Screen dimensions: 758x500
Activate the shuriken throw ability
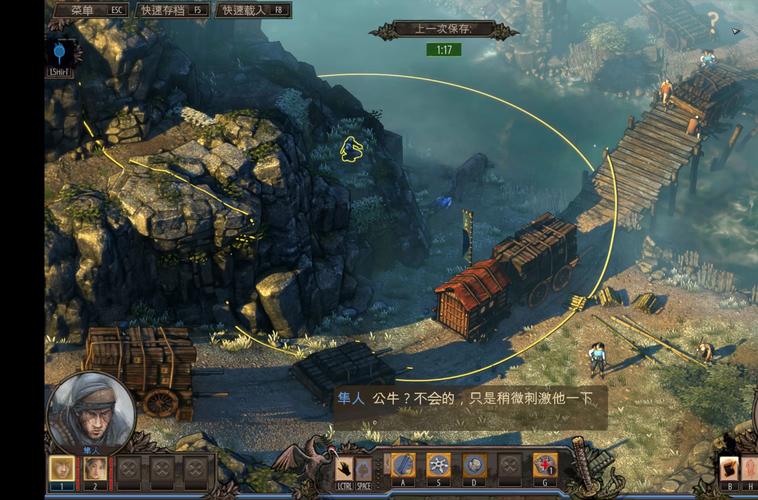[438, 465]
